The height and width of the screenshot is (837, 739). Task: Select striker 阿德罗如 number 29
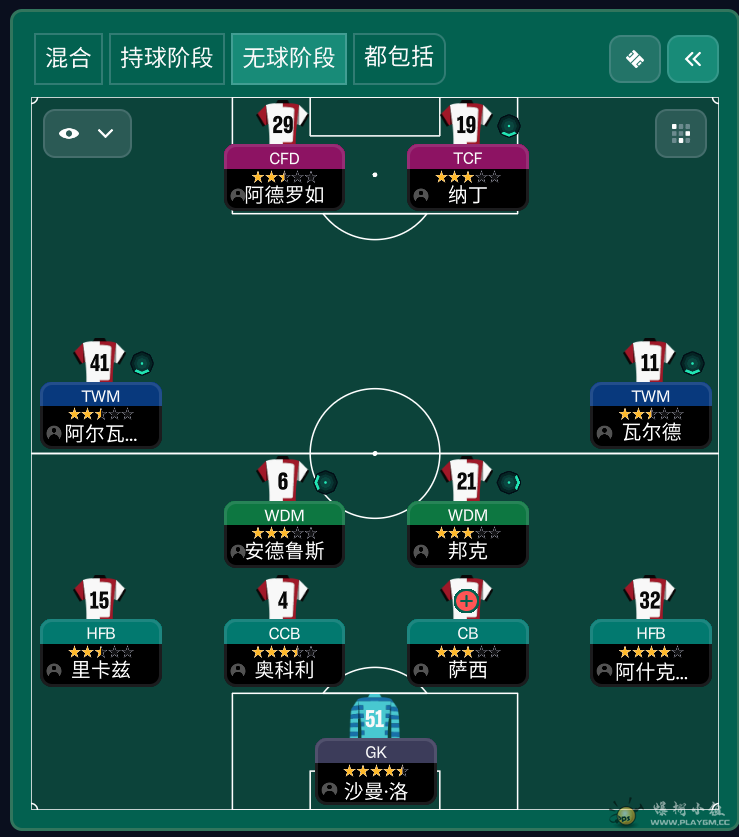pos(284,176)
